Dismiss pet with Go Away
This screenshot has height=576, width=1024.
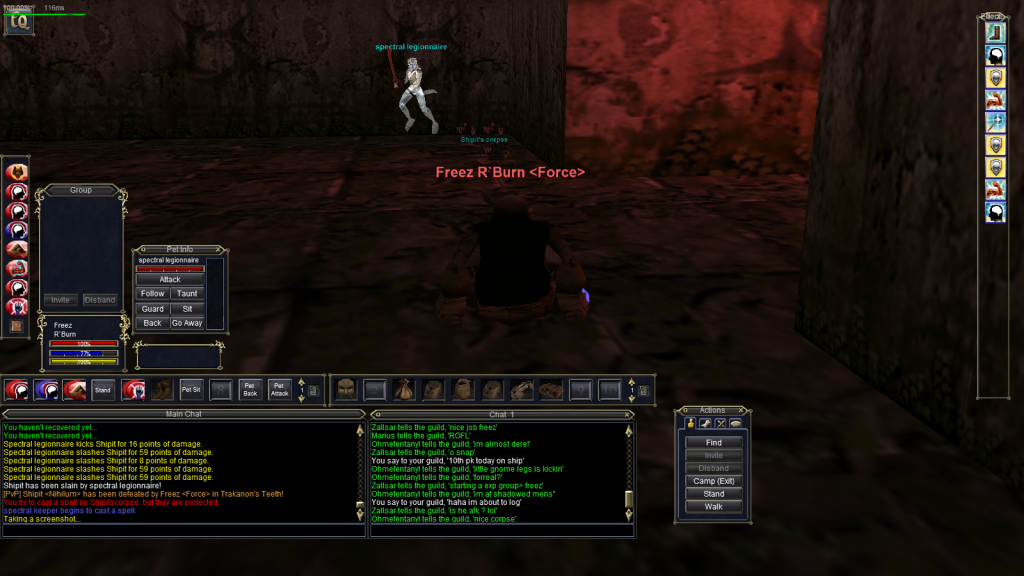(187, 323)
